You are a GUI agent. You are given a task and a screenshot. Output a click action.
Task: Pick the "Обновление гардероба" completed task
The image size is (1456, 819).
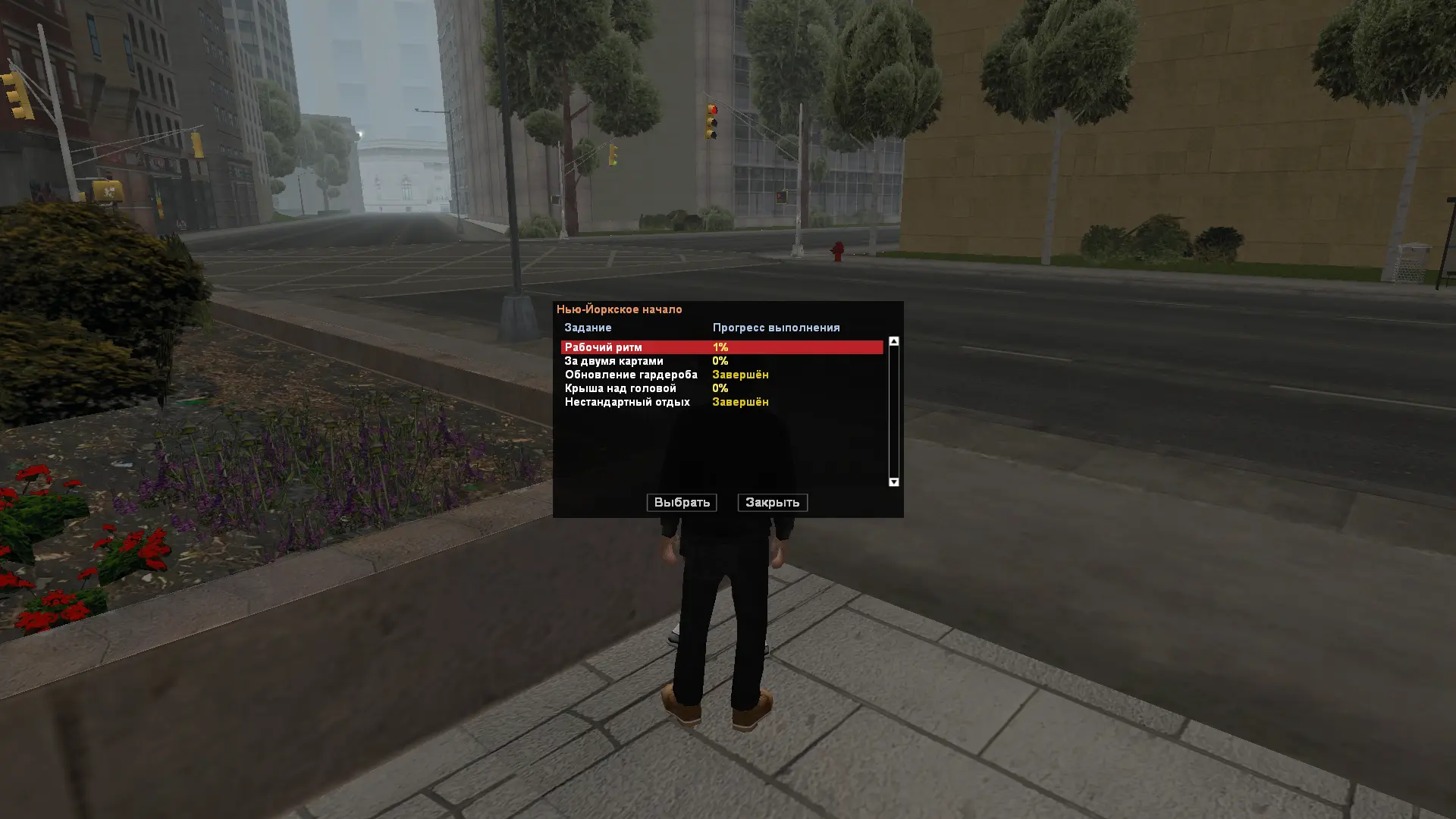pos(630,375)
